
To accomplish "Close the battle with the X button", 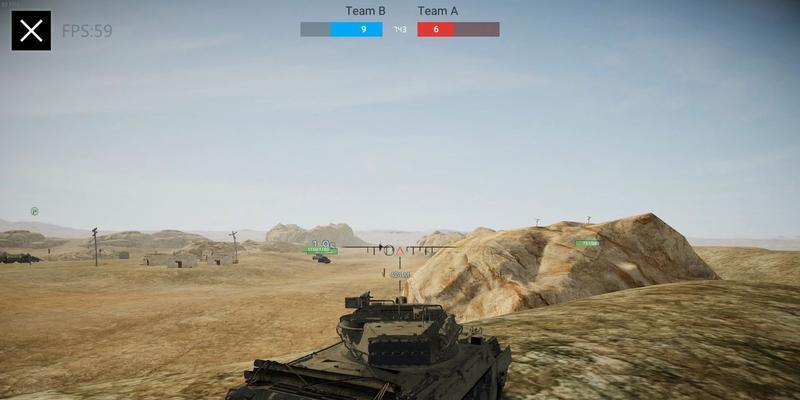I will (x=31, y=31).
